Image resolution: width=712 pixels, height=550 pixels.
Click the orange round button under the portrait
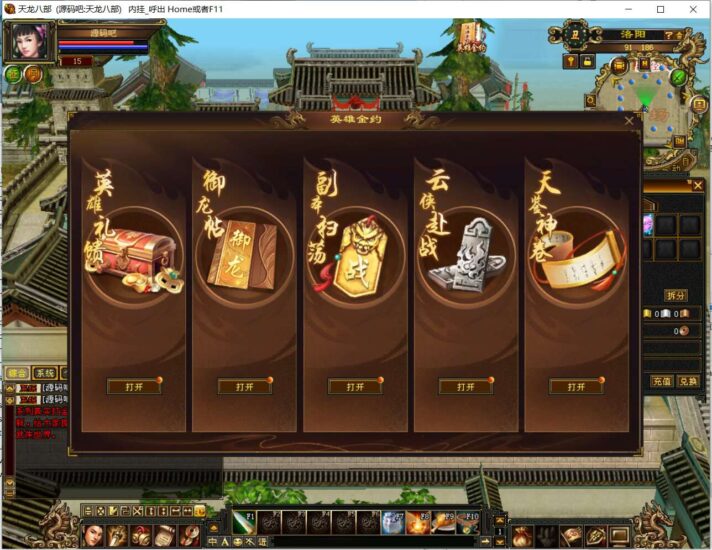pyautogui.click(x=33, y=74)
